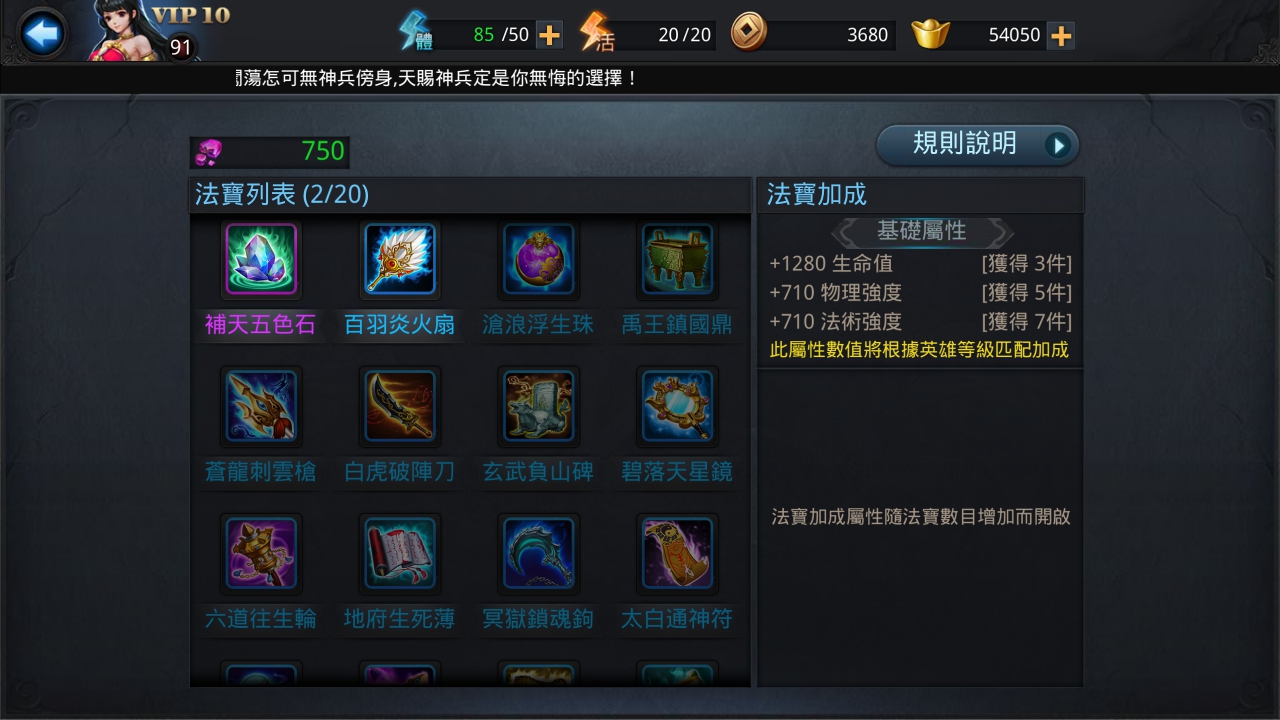
Task: Select the 玄武負山碑 stone tablet treasure
Action: point(538,407)
